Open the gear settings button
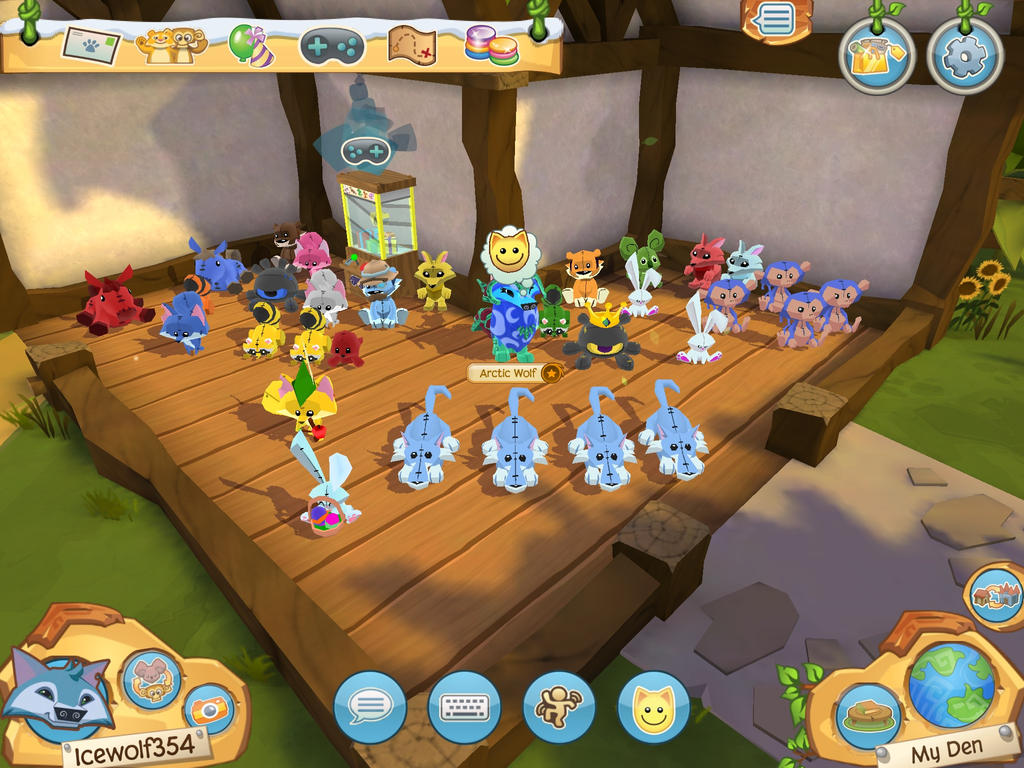 [x=964, y=56]
